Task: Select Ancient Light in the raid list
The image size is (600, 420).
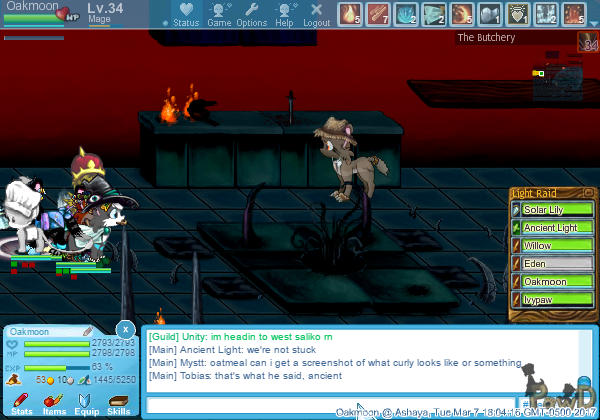Action: (x=551, y=228)
